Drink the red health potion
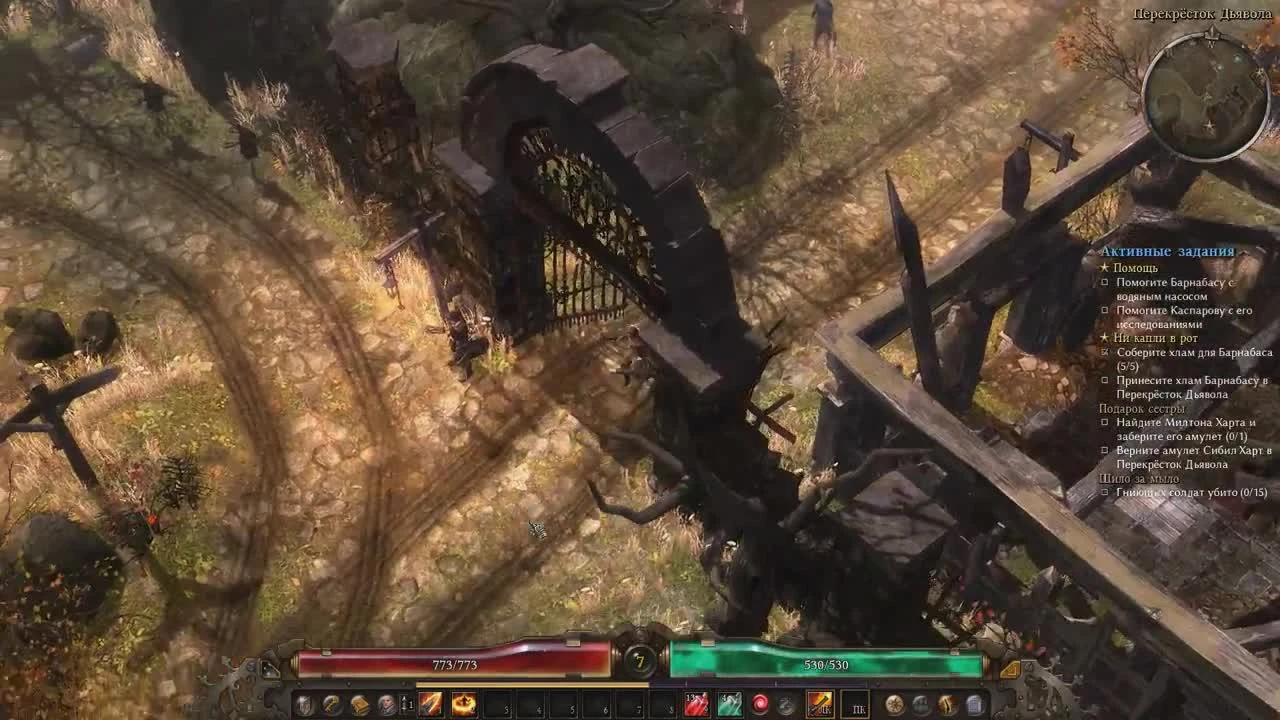This screenshot has height=720, width=1280. (696, 703)
